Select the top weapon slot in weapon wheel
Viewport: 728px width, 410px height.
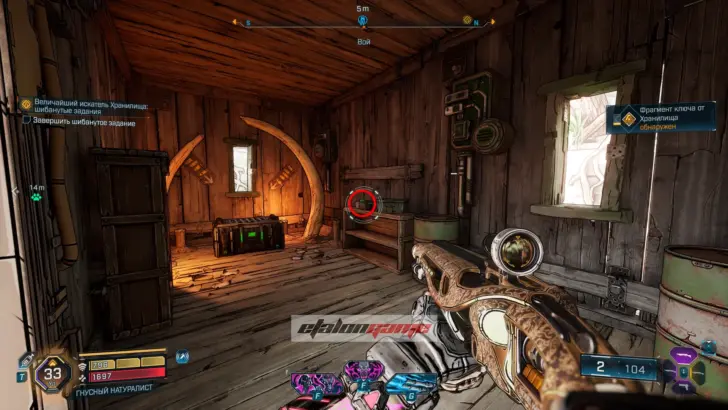coord(686,354)
